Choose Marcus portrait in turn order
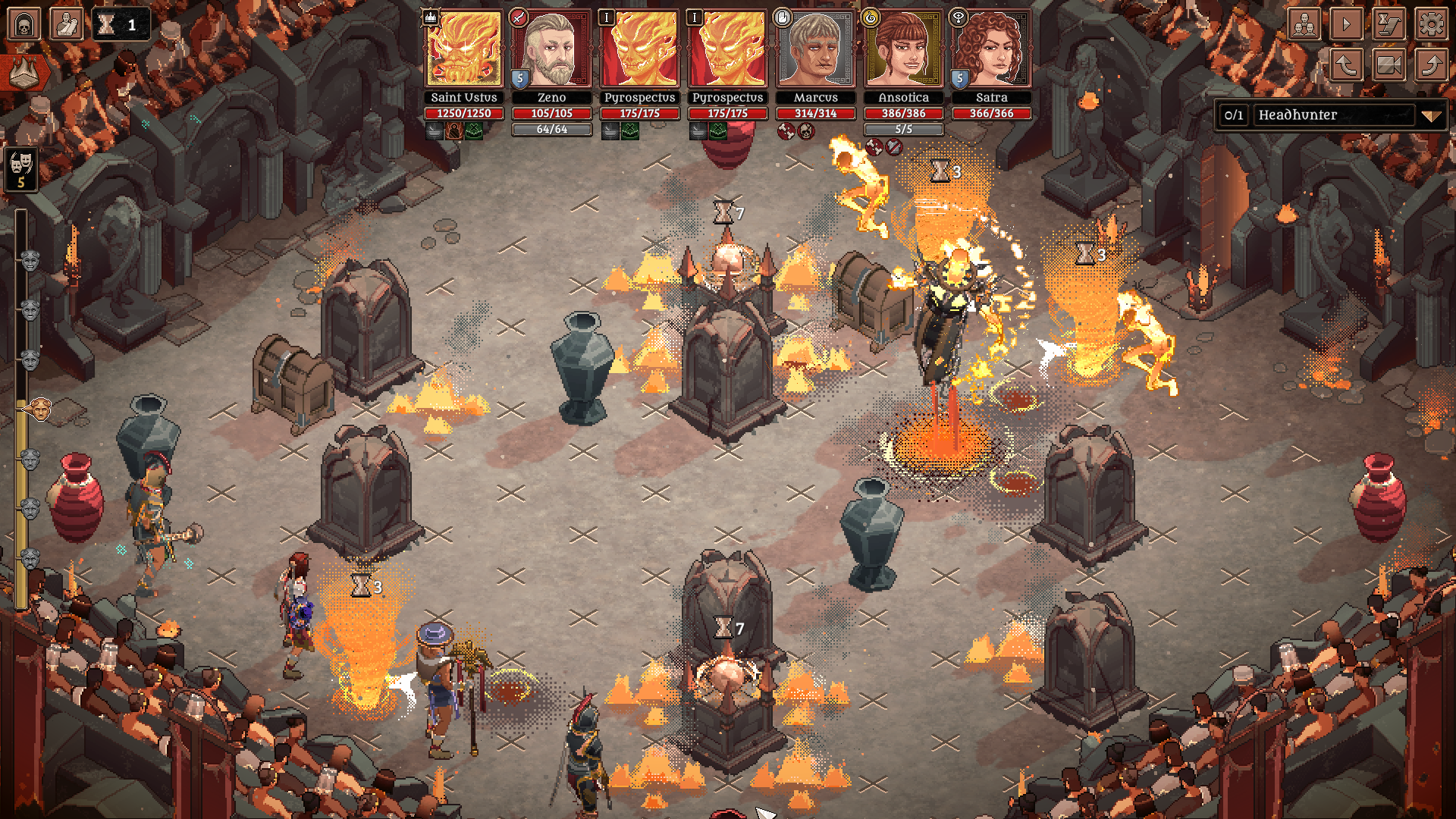The width and height of the screenshot is (1456, 819). coord(815,50)
